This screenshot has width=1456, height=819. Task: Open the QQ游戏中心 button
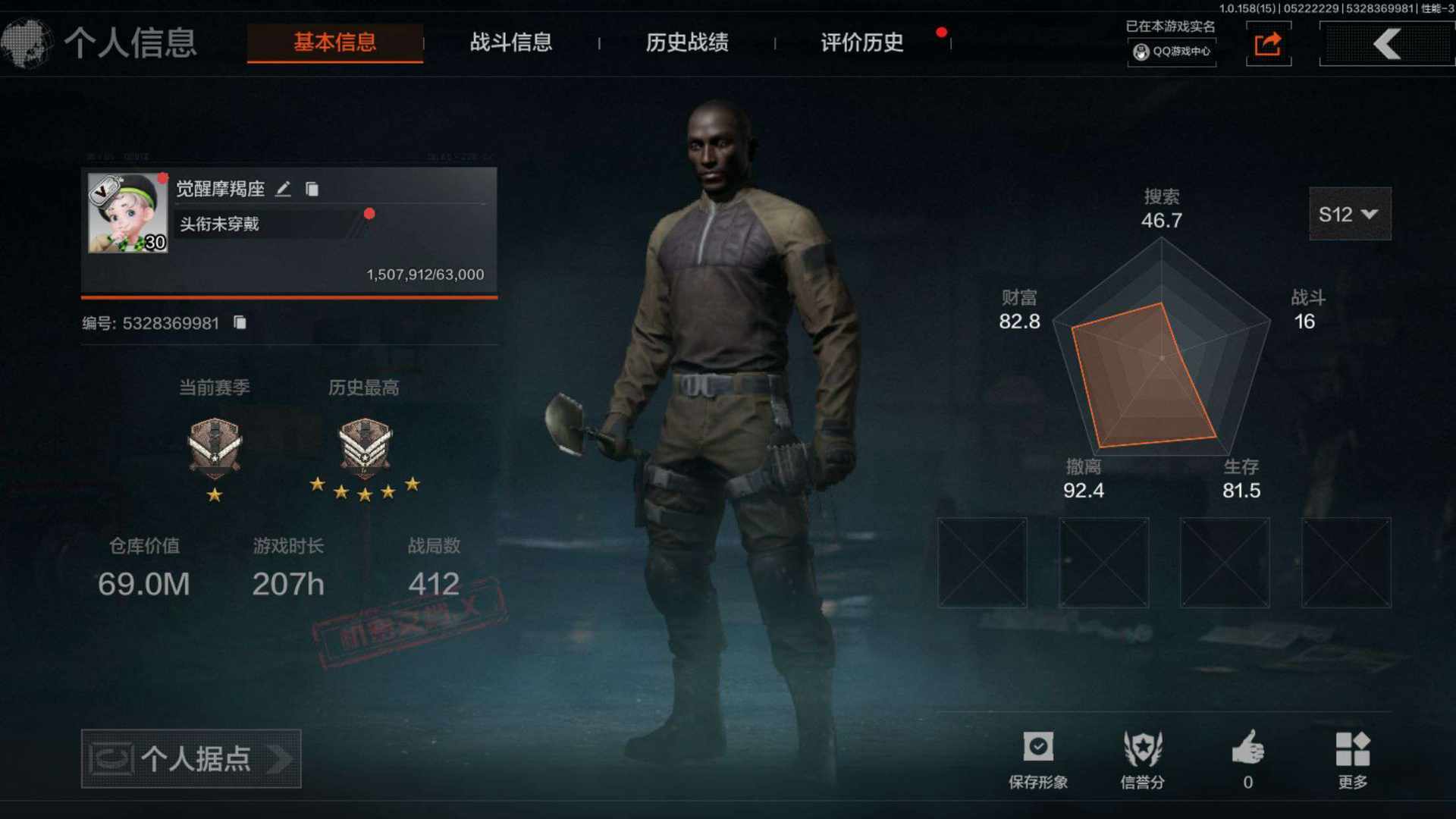tap(1172, 52)
